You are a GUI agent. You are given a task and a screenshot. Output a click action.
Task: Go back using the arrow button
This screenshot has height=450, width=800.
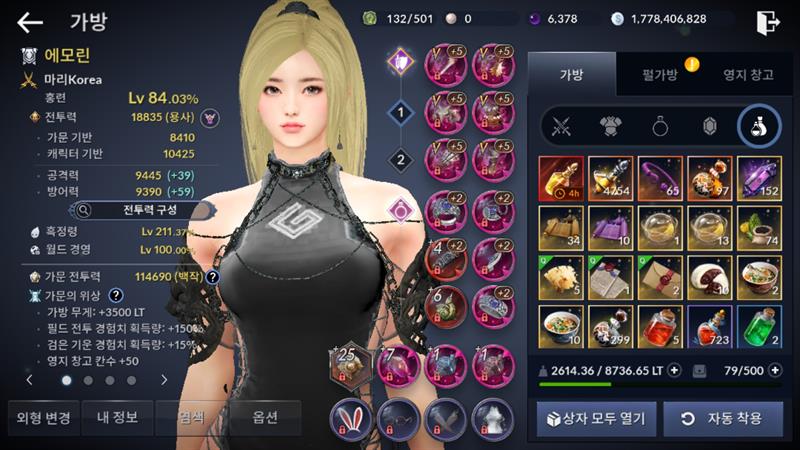pyautogui.click(x=30, y=22)
